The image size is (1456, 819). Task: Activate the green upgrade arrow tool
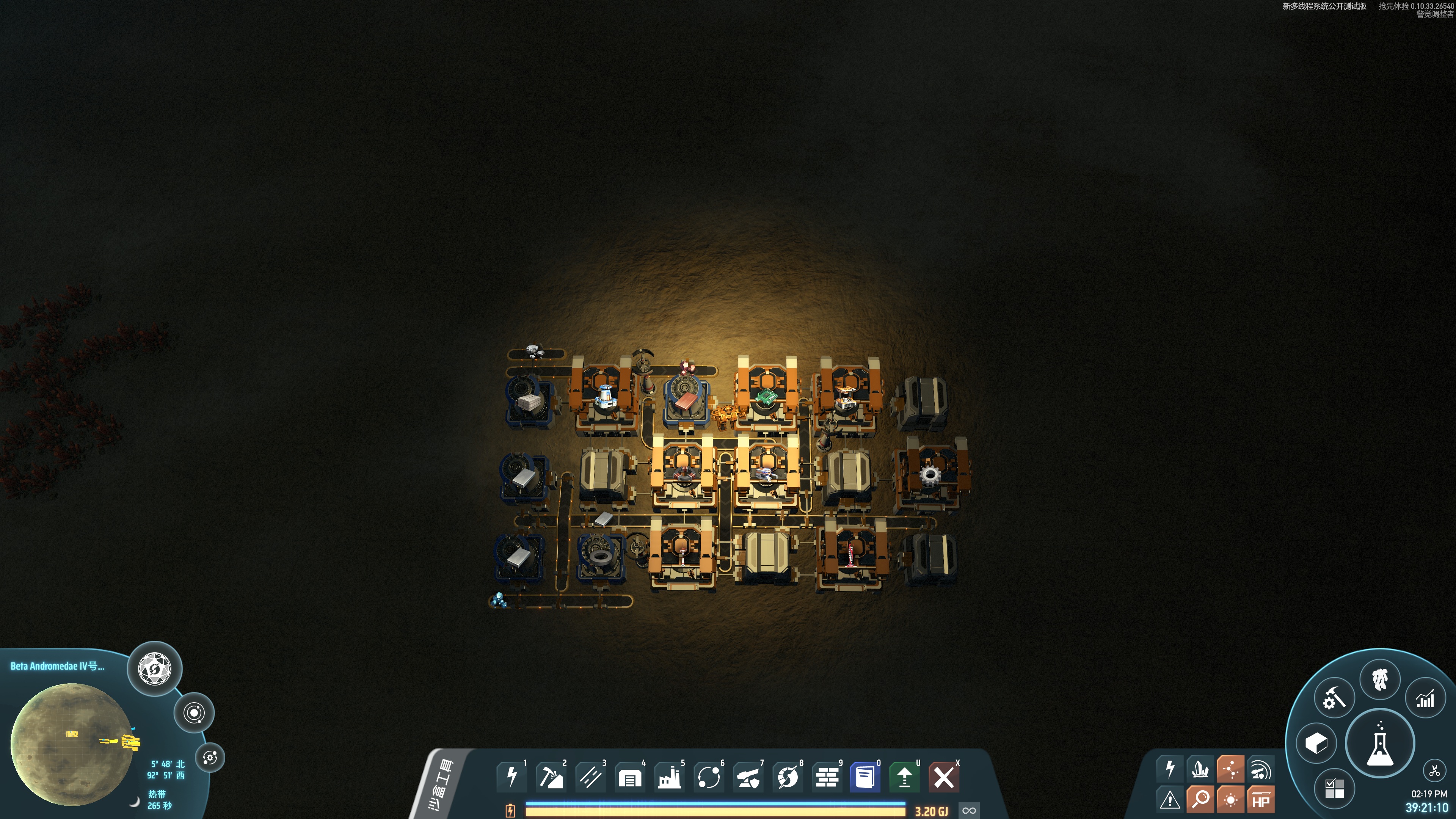coord(904,777)
